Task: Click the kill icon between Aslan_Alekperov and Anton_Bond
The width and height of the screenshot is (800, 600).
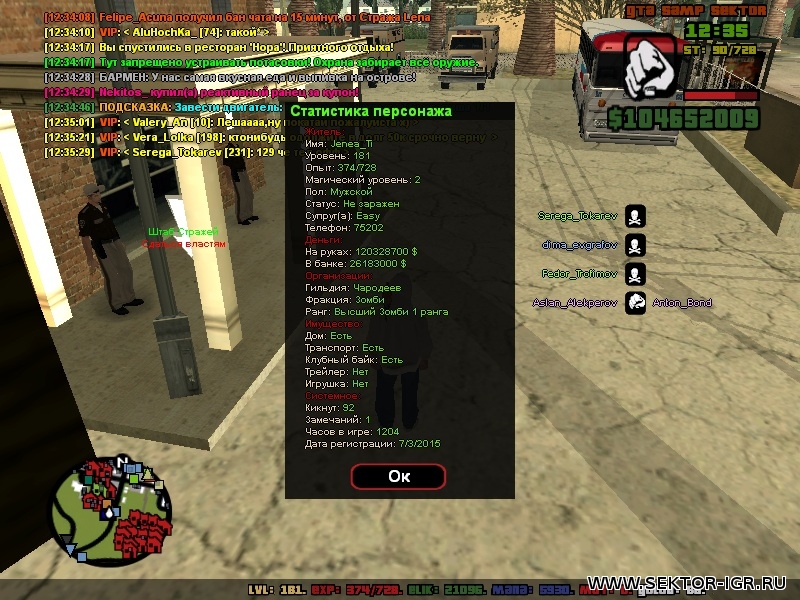Action: pos(635,303)
